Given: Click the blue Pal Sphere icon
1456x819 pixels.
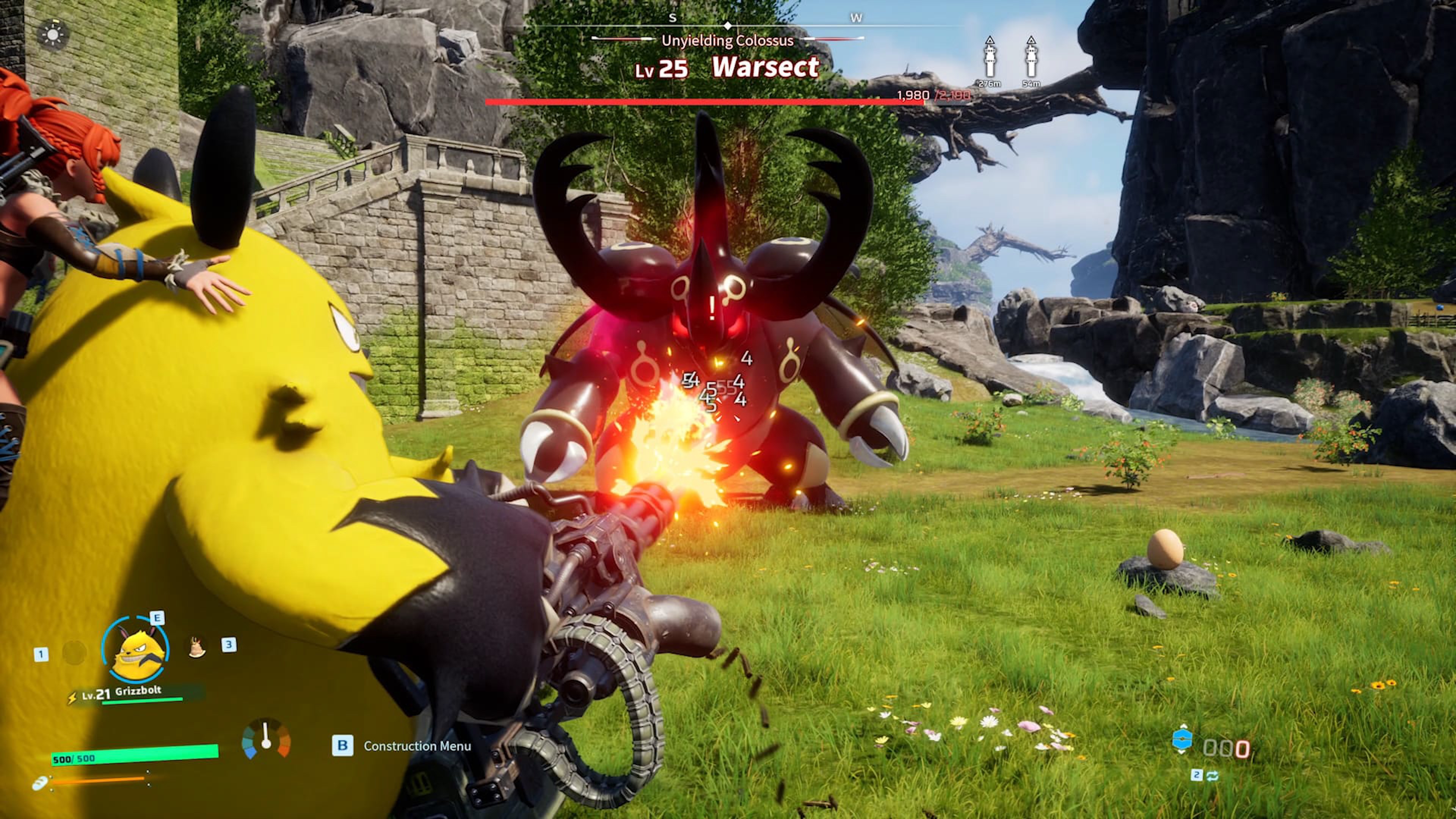Looking at the screenshot, I should (x=1182, y=739).
